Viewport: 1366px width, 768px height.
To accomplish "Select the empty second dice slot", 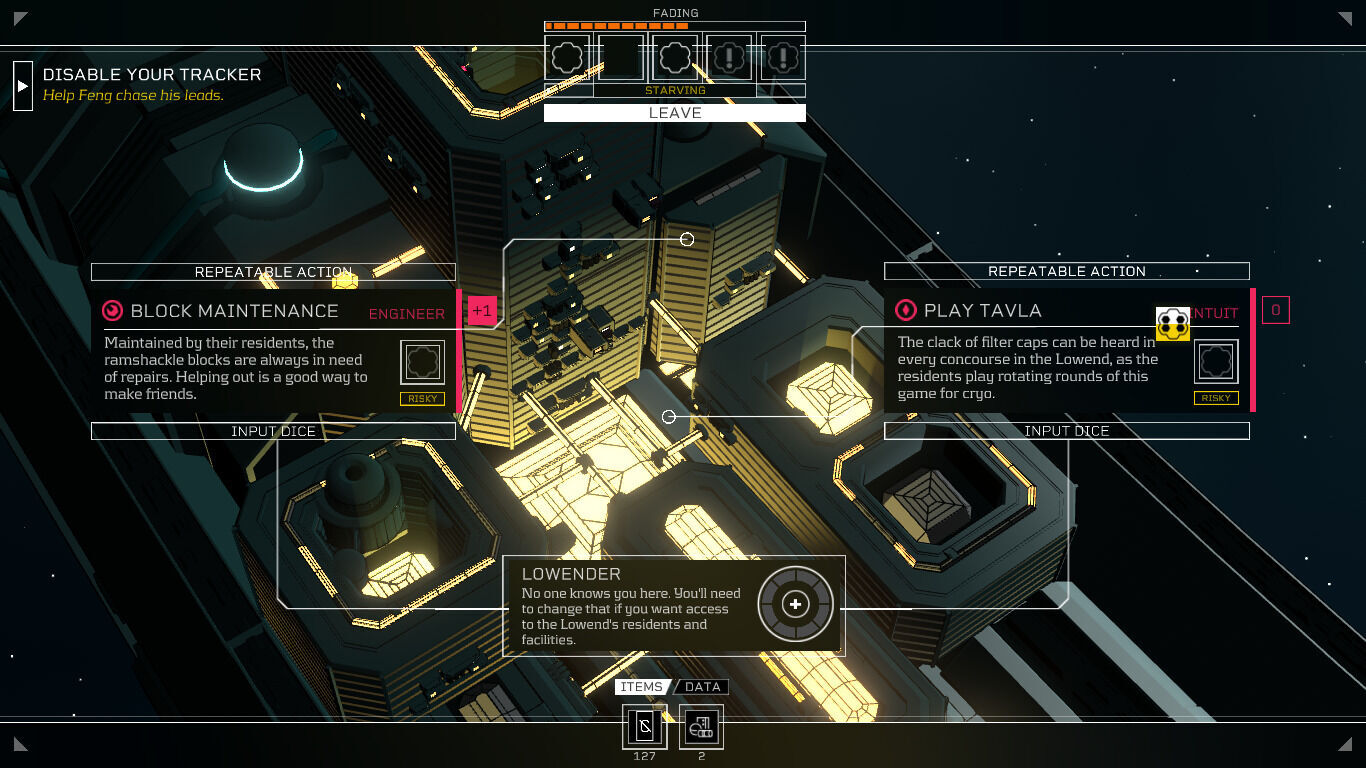I will (620, 57).
